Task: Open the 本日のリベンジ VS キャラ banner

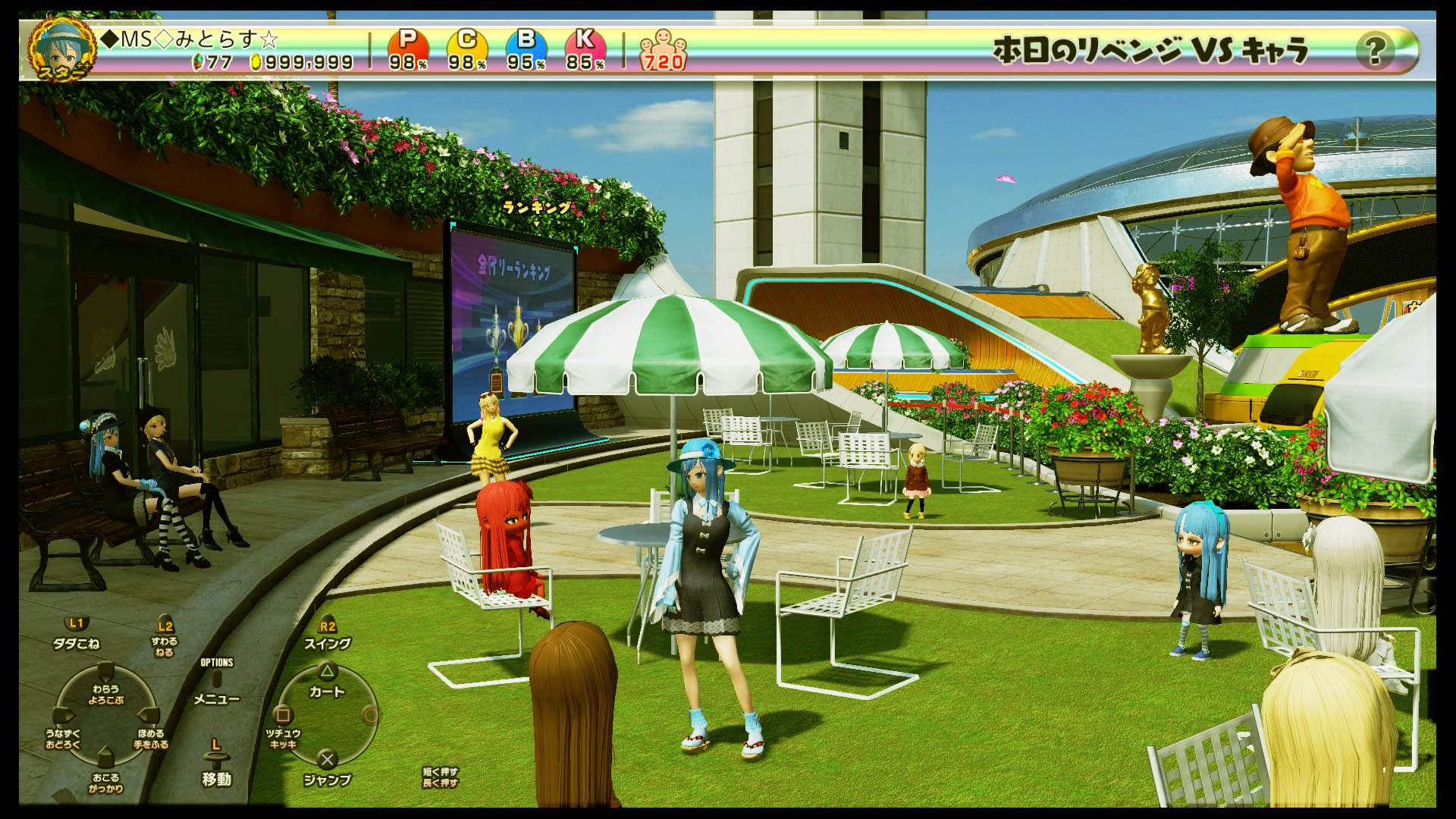Action: pos(1150,51)
